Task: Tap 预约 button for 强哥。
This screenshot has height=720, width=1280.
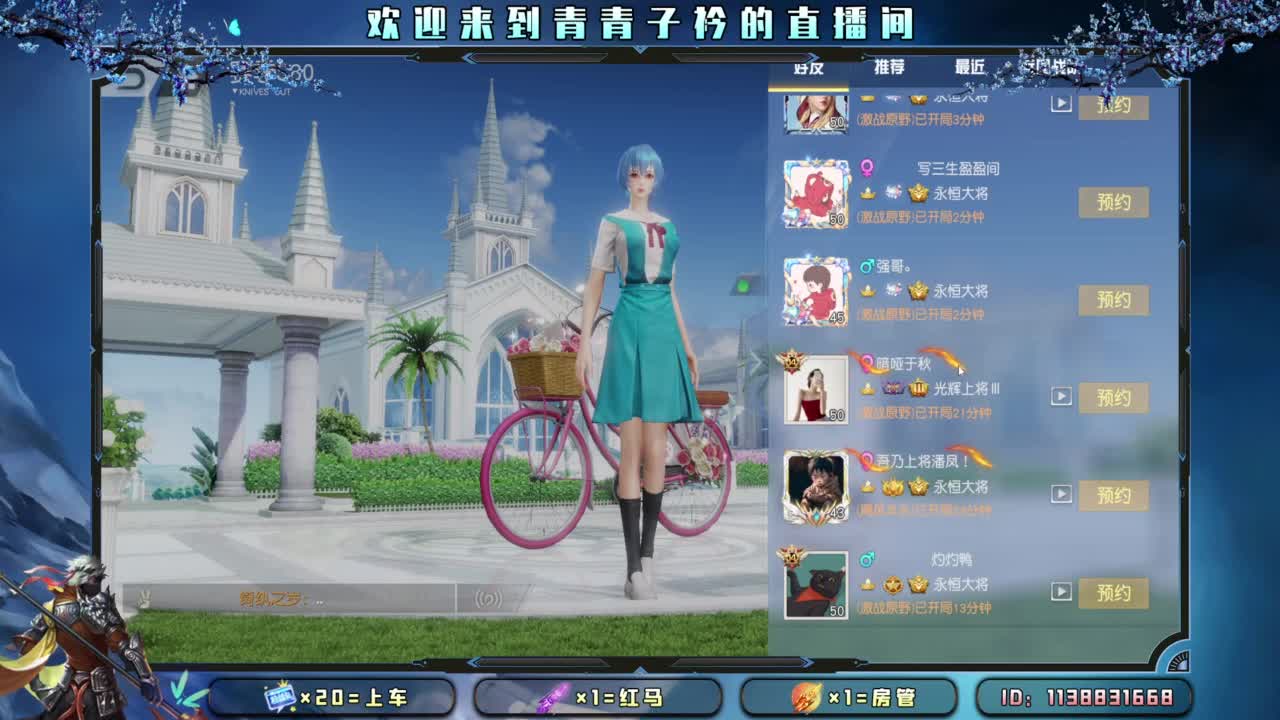Action: (x=1114, y=299)
